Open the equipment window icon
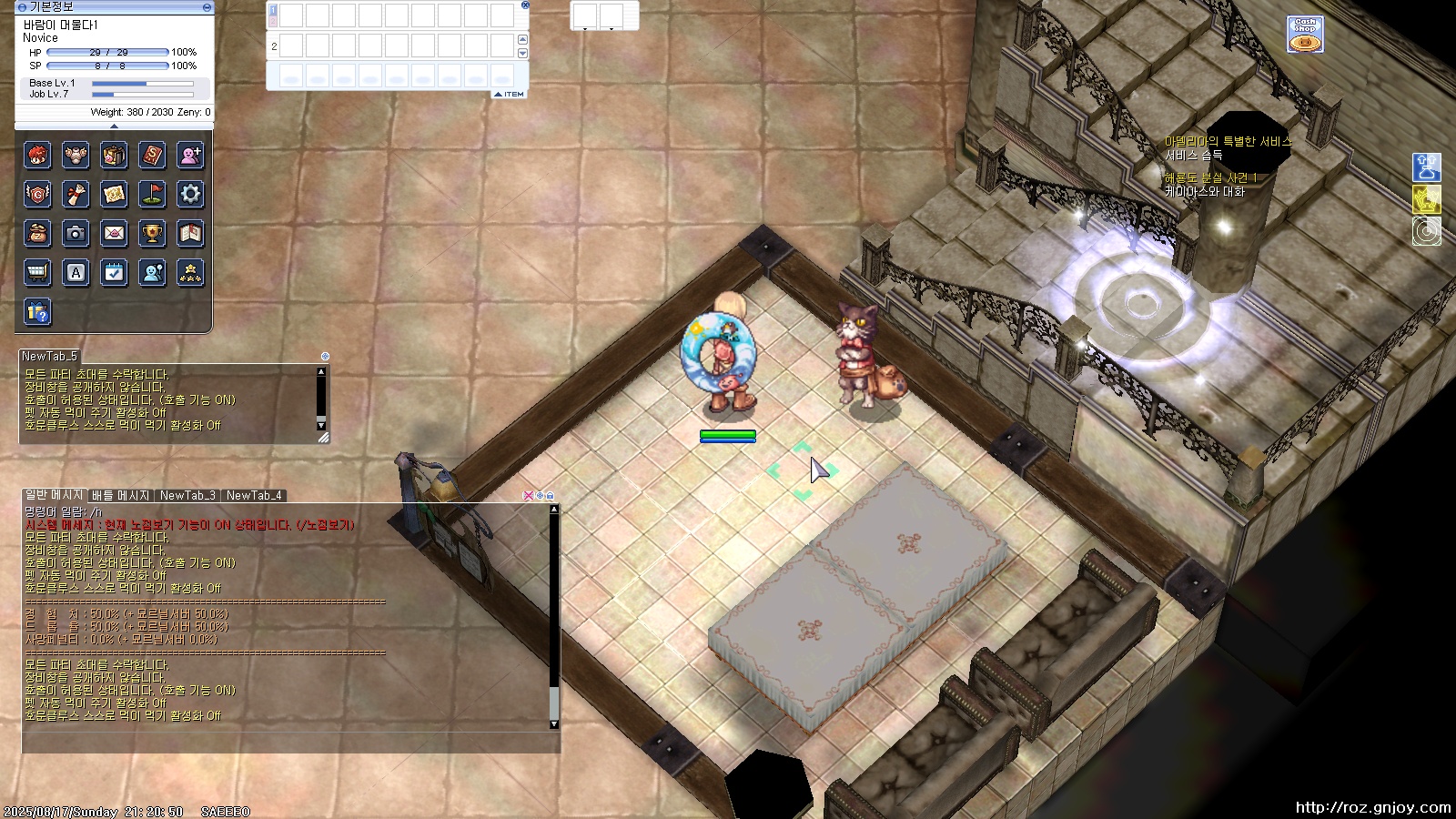The height and width of the screenshot is (819, 1456). (76, 156)
